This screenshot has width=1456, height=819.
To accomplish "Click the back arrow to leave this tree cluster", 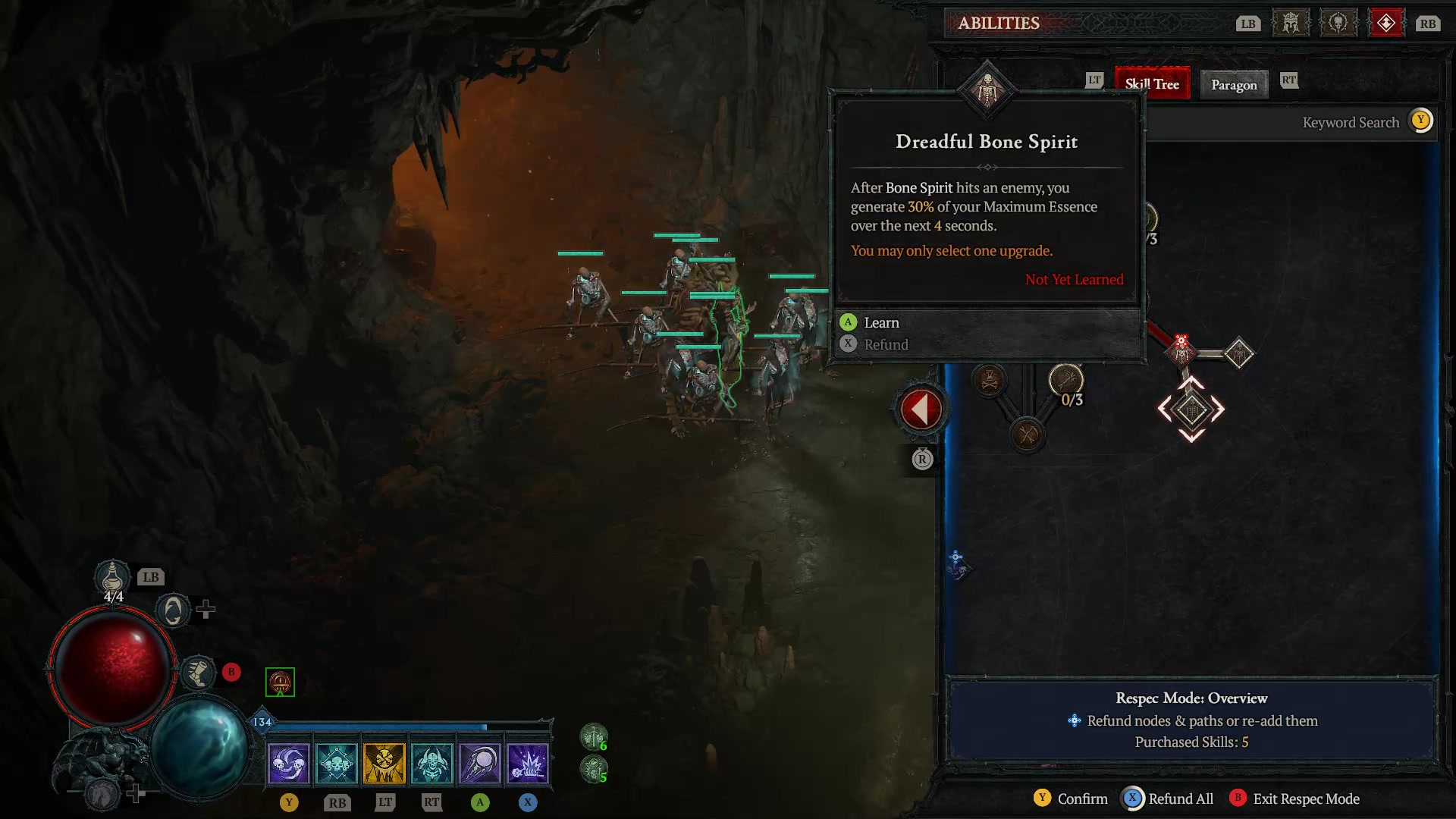I will 920,408.
